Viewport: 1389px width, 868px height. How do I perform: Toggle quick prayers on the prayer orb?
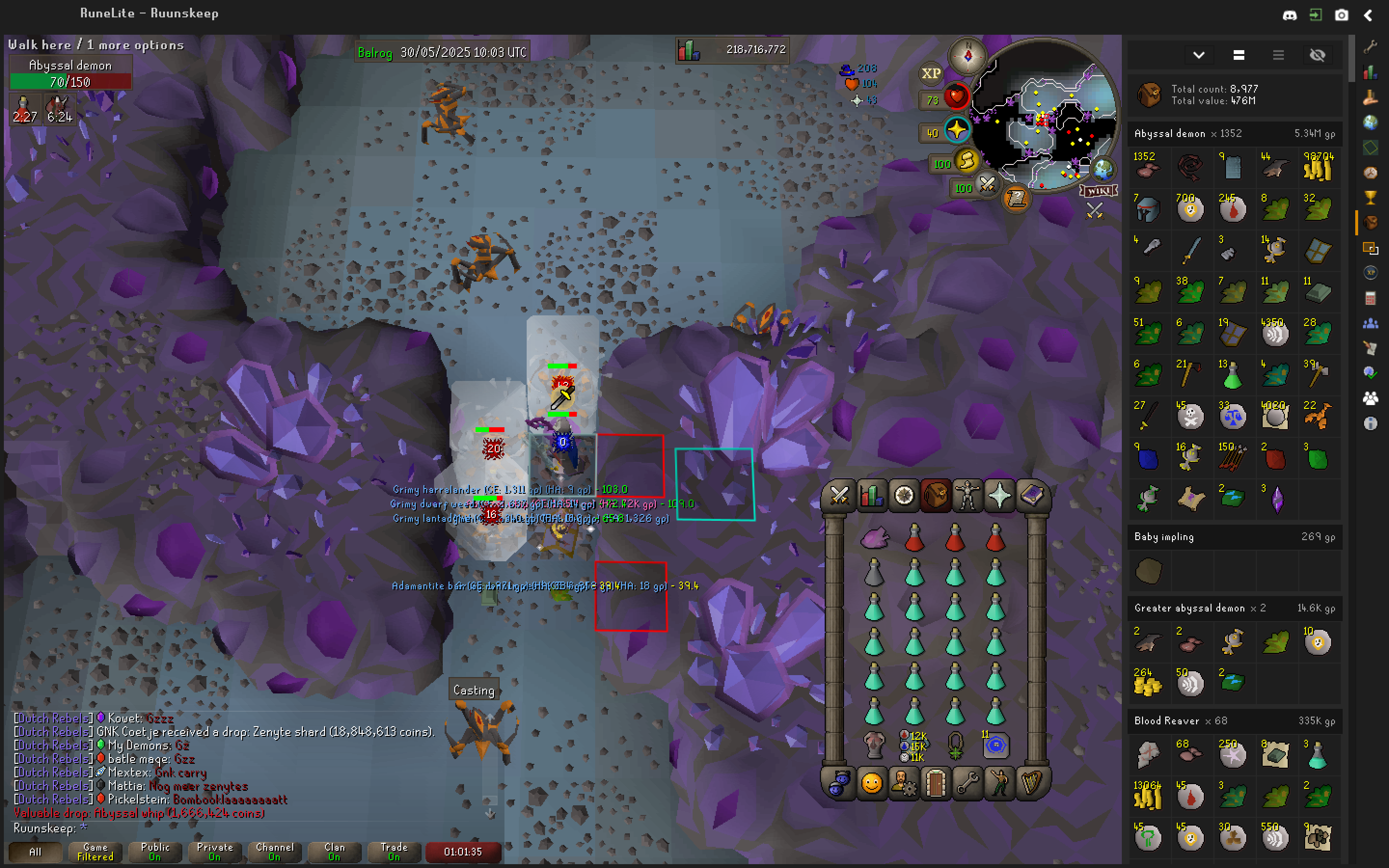click(x=956, y=130)
